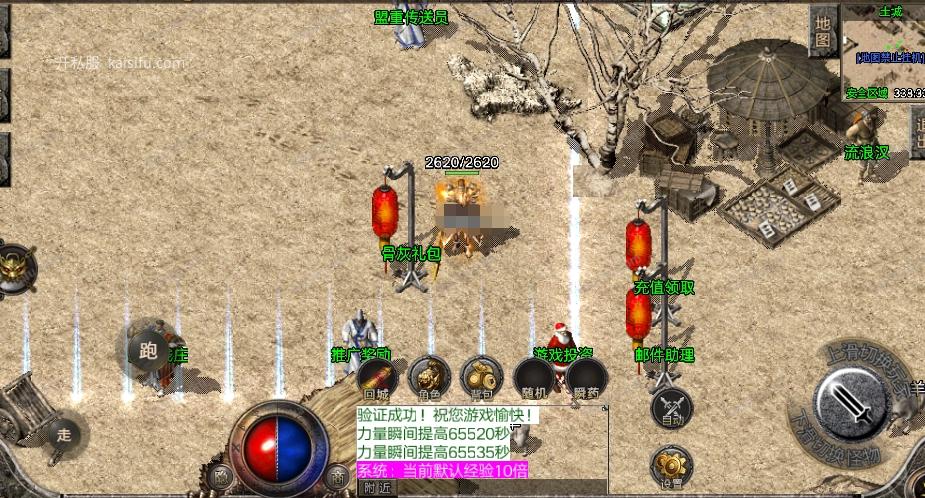Open the 角色 character sheet
The width and height of the screenshot is (925, 498).
coord(429,378)
